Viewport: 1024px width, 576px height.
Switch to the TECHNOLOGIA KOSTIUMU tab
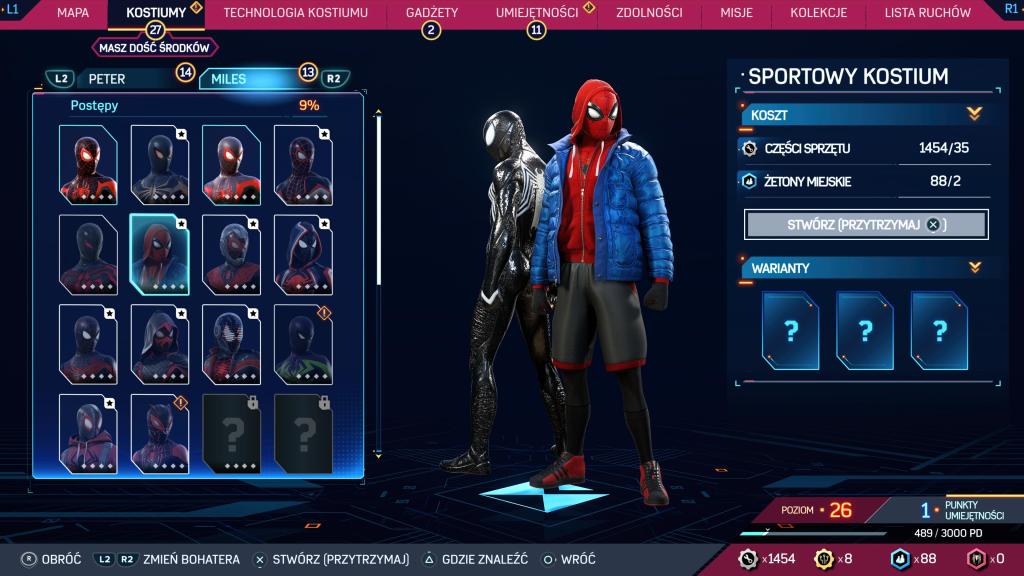click(295, 13)
